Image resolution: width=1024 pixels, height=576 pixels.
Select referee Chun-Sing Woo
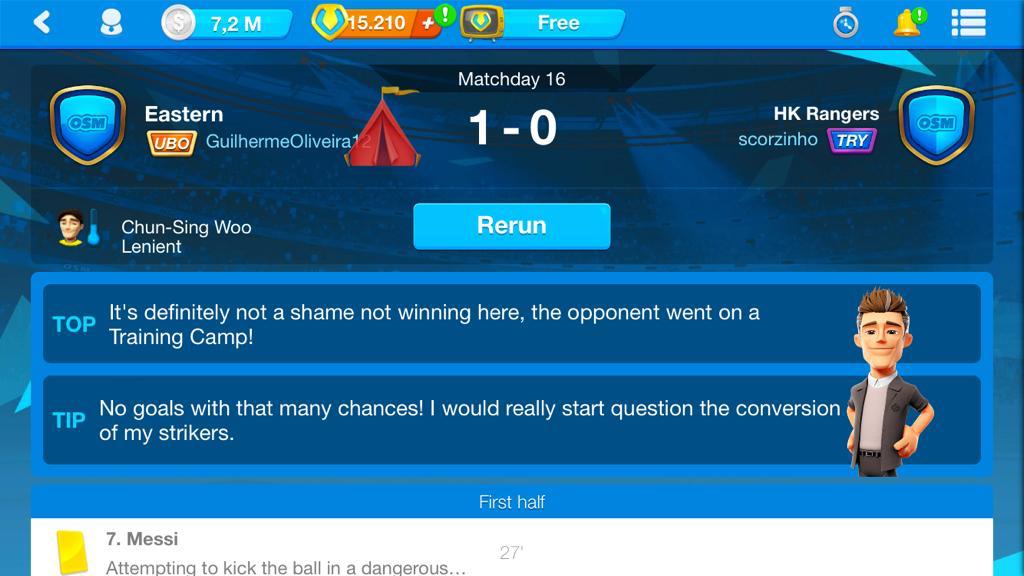pos(185,236)
